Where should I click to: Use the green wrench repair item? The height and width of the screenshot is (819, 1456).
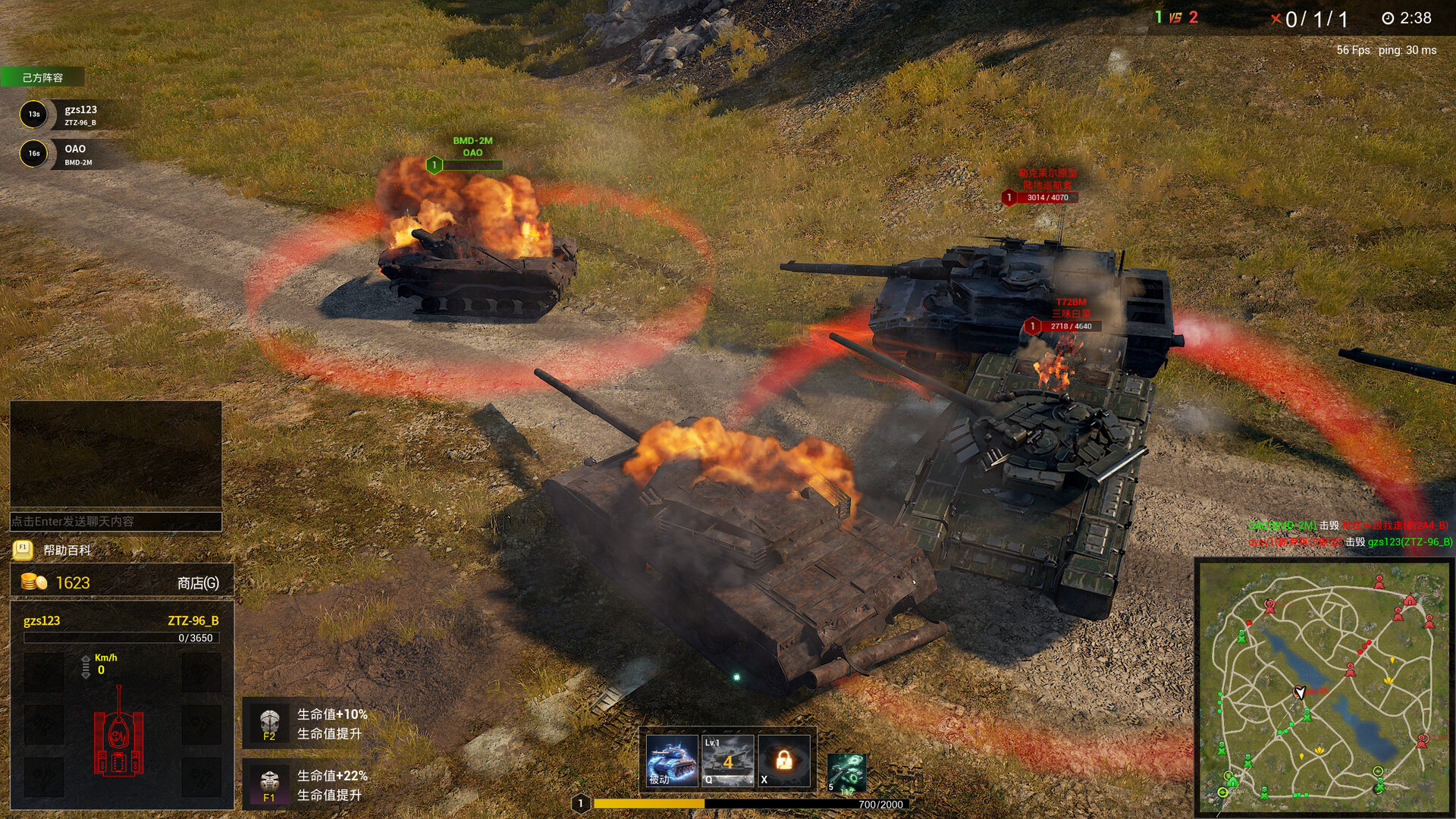tap(846, 772)
